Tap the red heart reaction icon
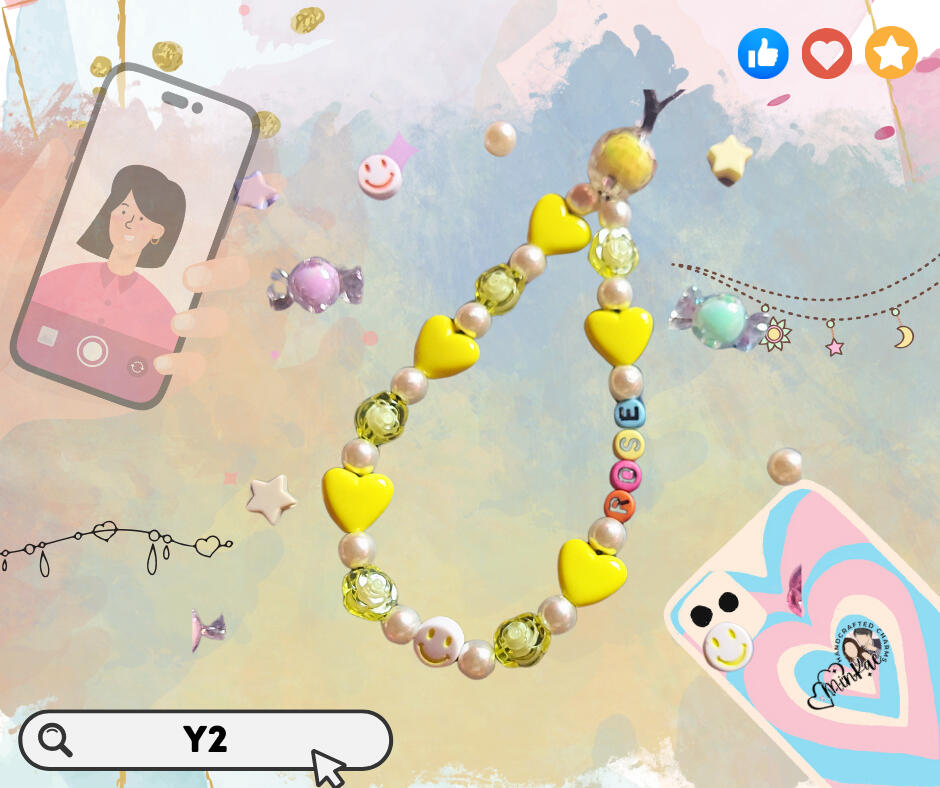 pos(826,54)
